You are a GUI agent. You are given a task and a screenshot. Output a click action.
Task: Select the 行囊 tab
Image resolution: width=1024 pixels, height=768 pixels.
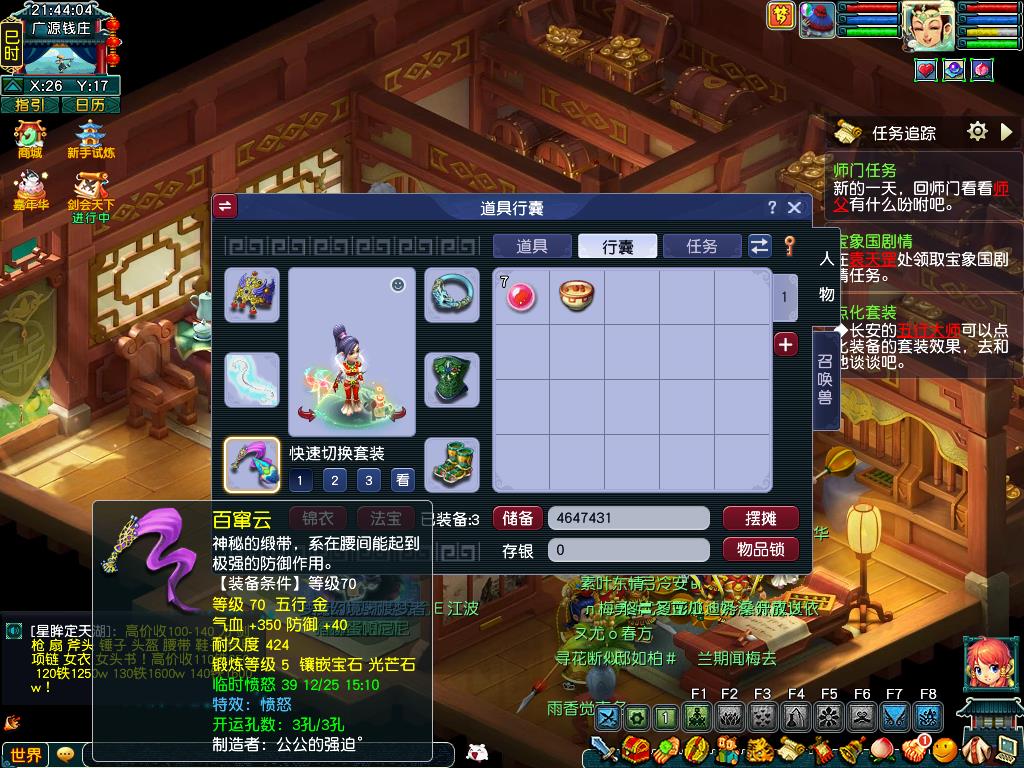pos(617,246)
